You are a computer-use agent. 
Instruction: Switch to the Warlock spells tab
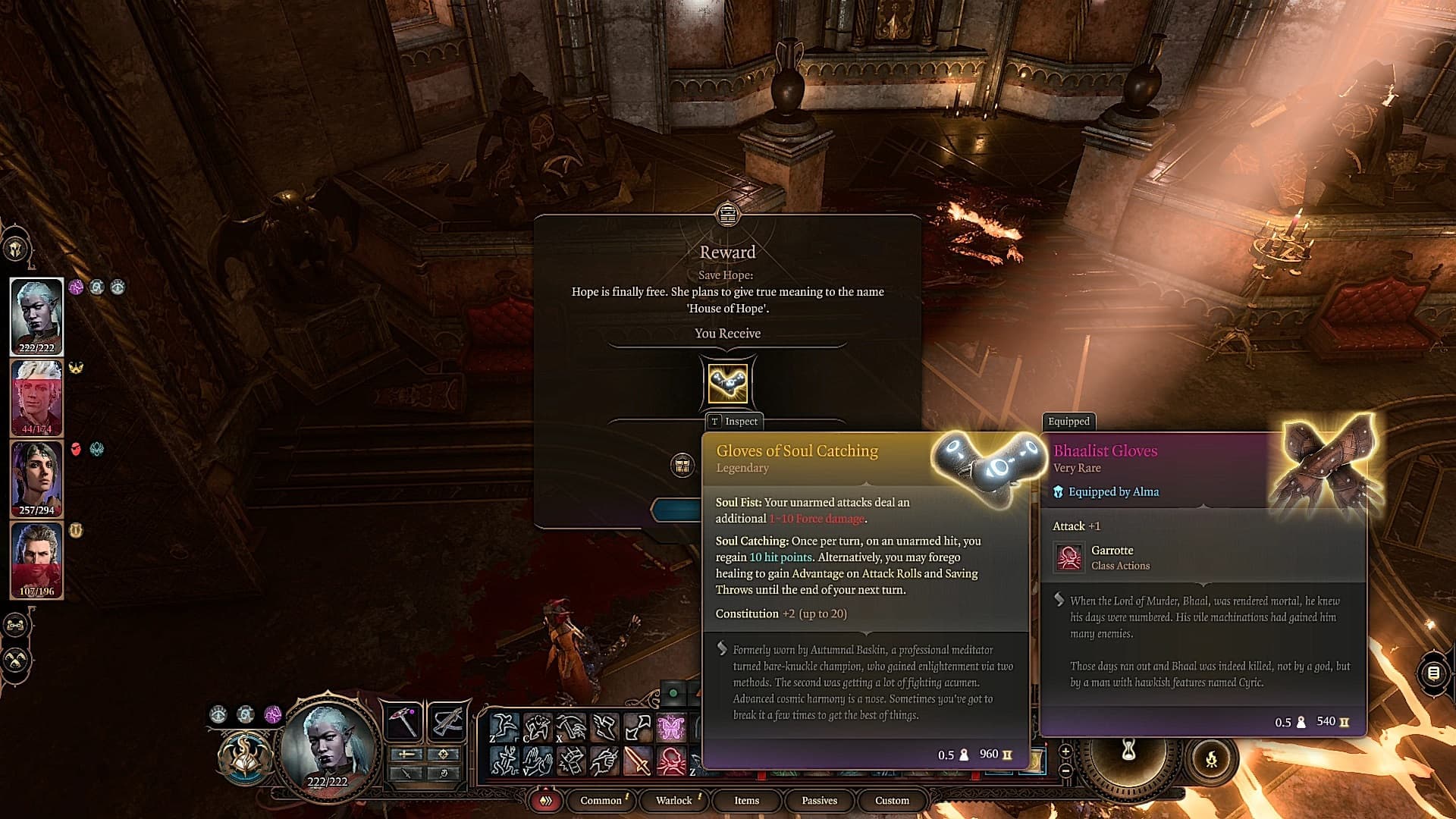(x=673, y=800)
